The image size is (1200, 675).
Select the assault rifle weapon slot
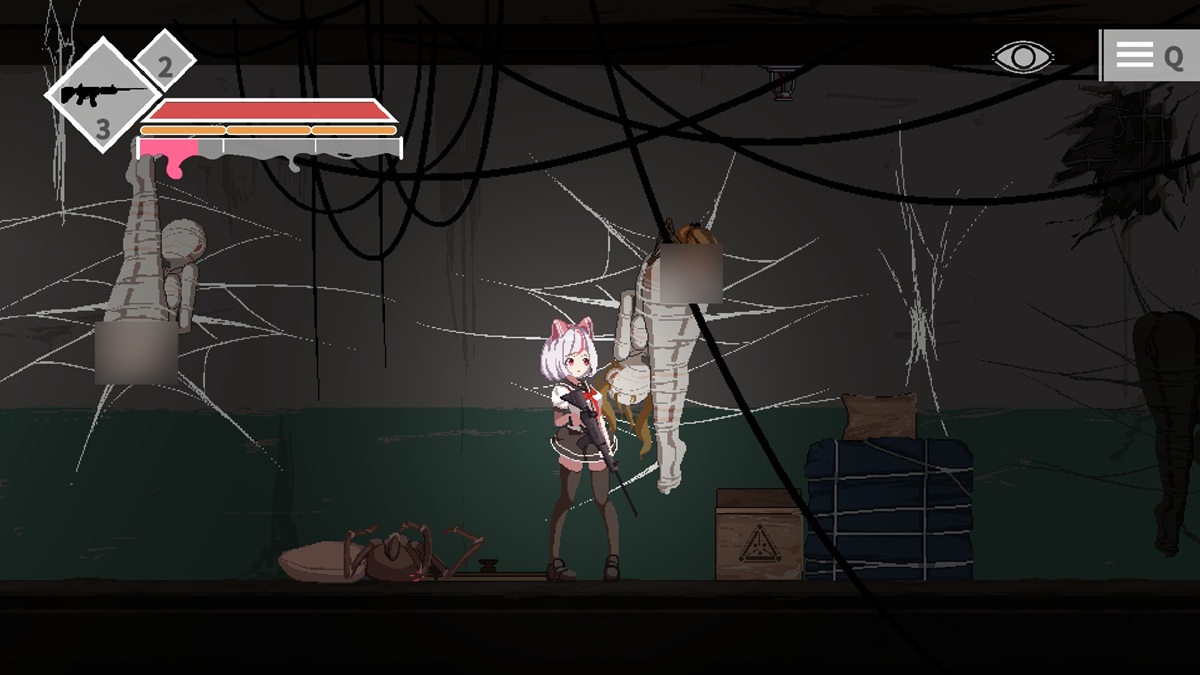102,96
